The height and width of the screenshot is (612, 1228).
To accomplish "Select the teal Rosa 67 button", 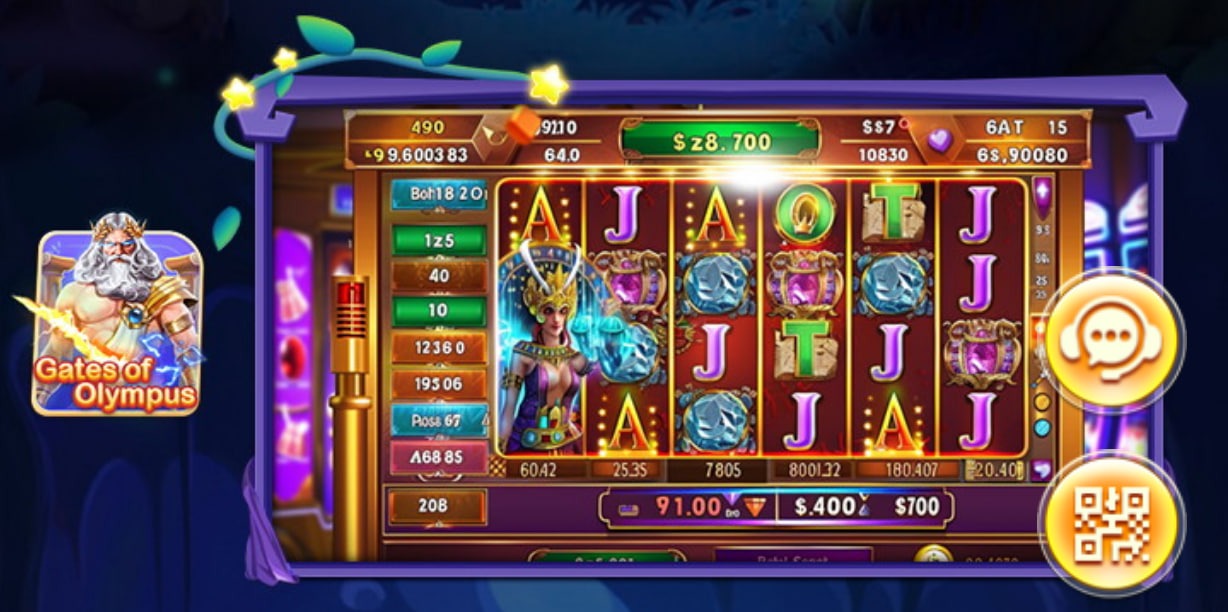I will coord(439,420).
